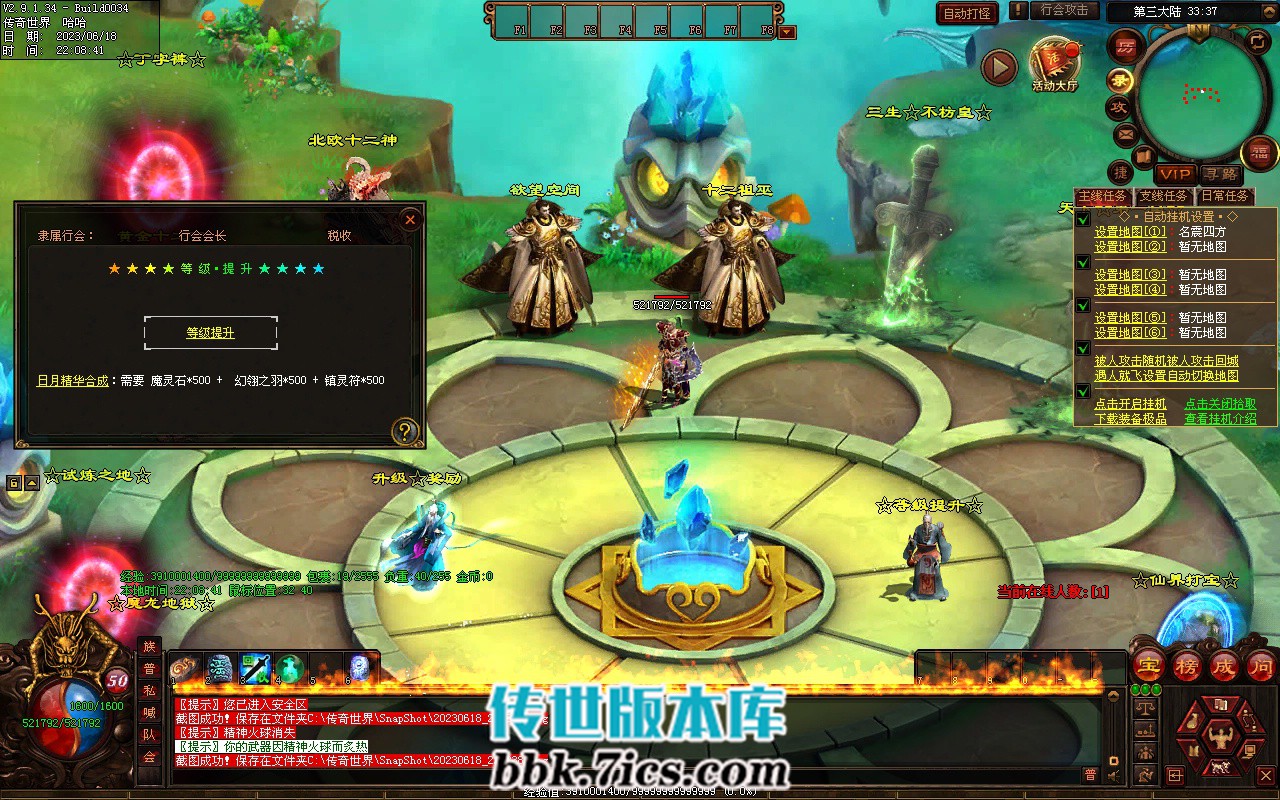Switch to the 日常任务 daily quest tab
1280x800 pixels.
click(1224, 197)
